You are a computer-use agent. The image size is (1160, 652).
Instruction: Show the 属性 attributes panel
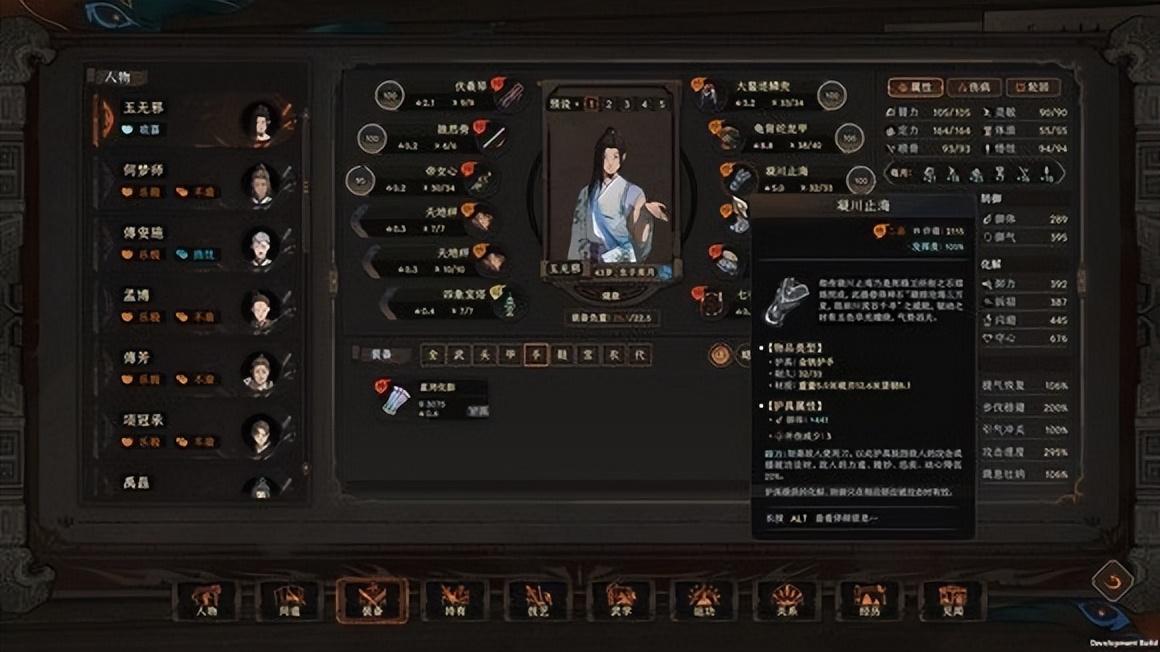(x=915, y=88)
